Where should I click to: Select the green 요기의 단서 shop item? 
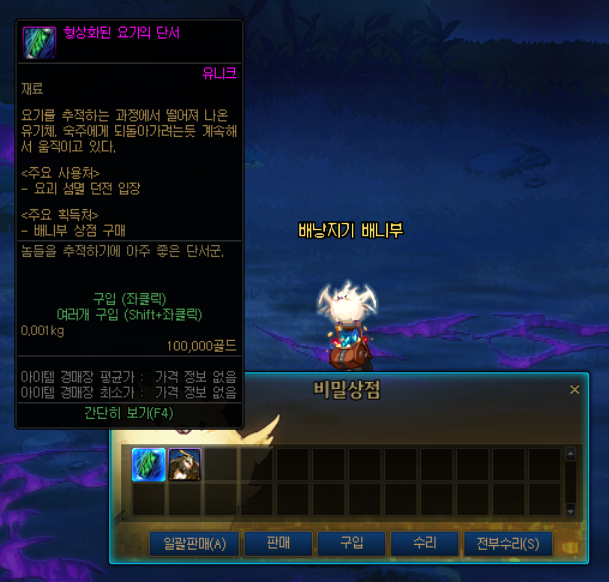[x=149, y=464]
